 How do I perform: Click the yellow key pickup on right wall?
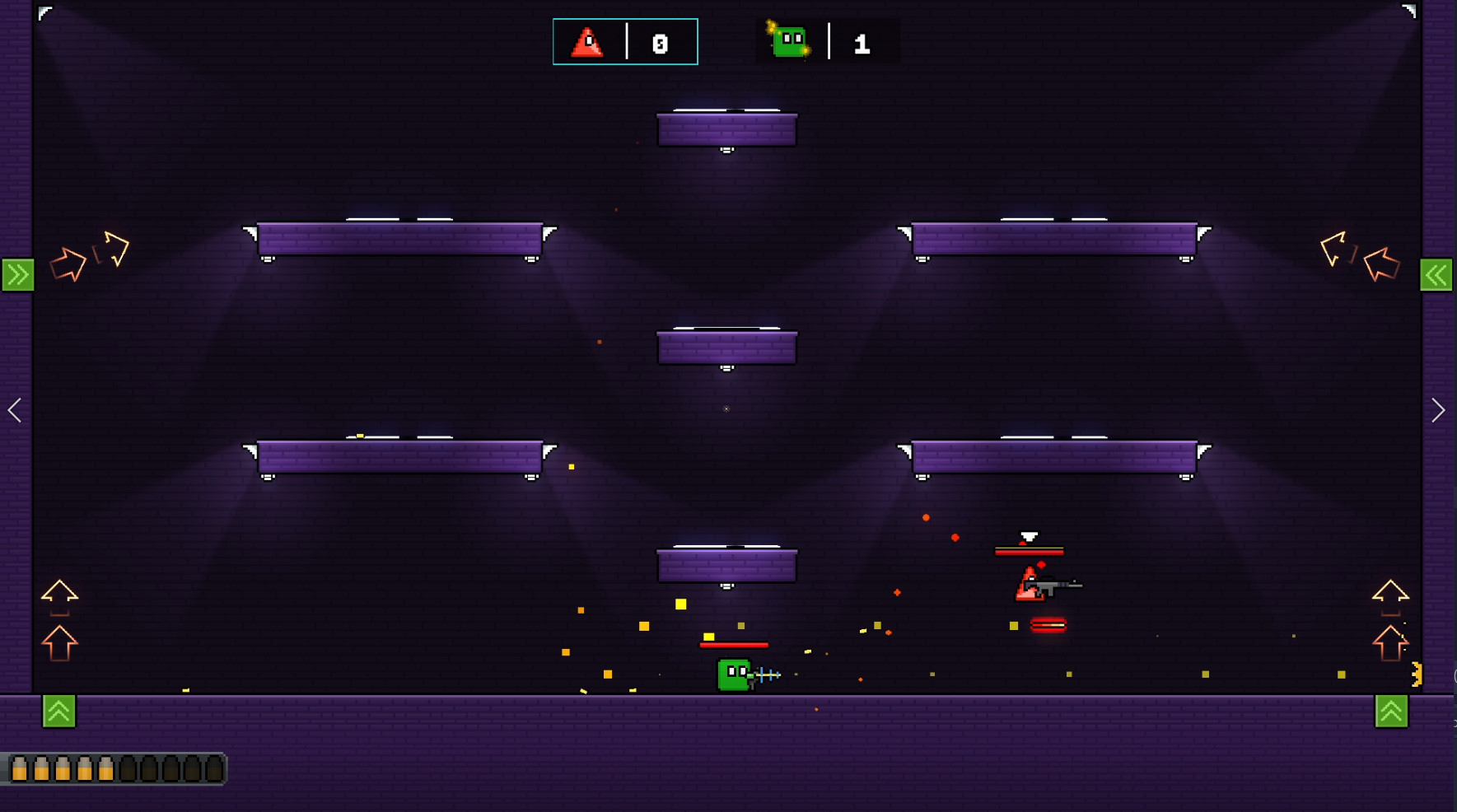tap(1418, 674)
